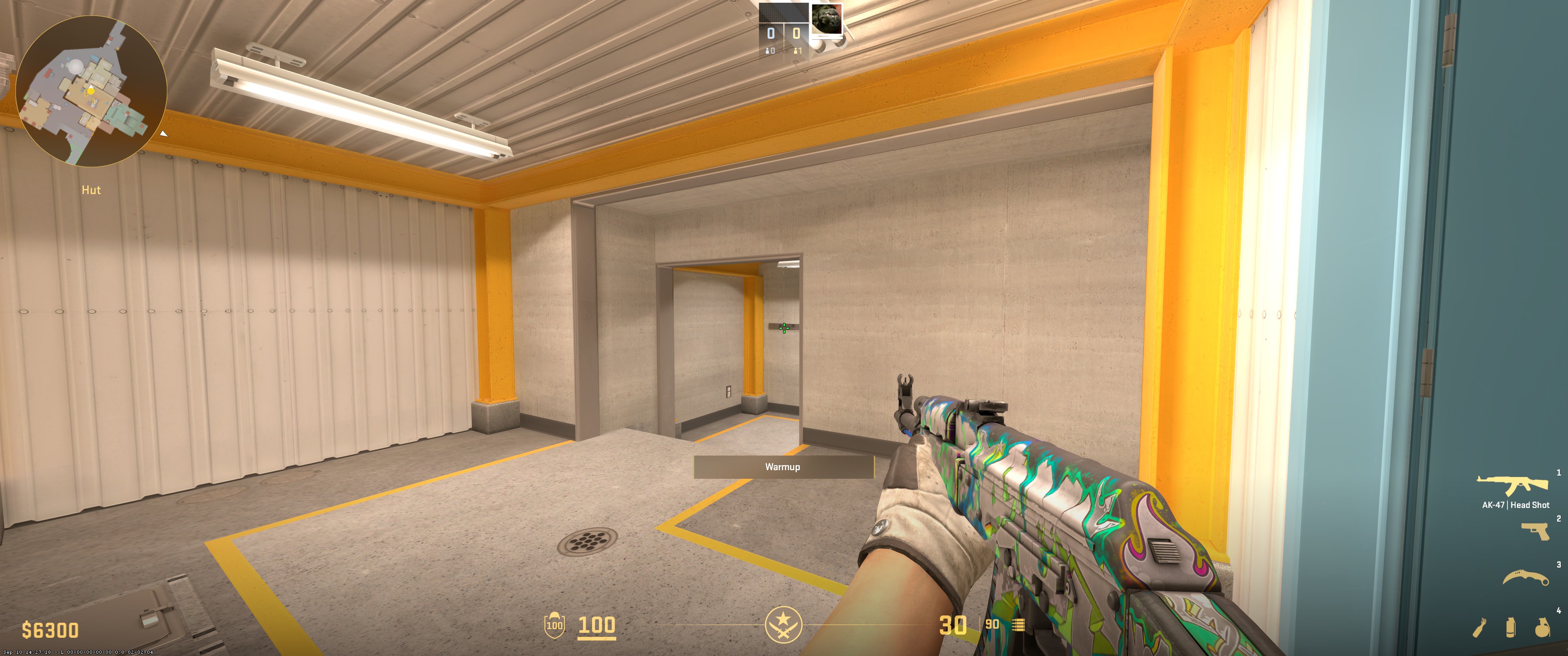Viewport: 1568px width, 656px height.
Task: Select the smoke grenade icon
Action: (1511, 628)
